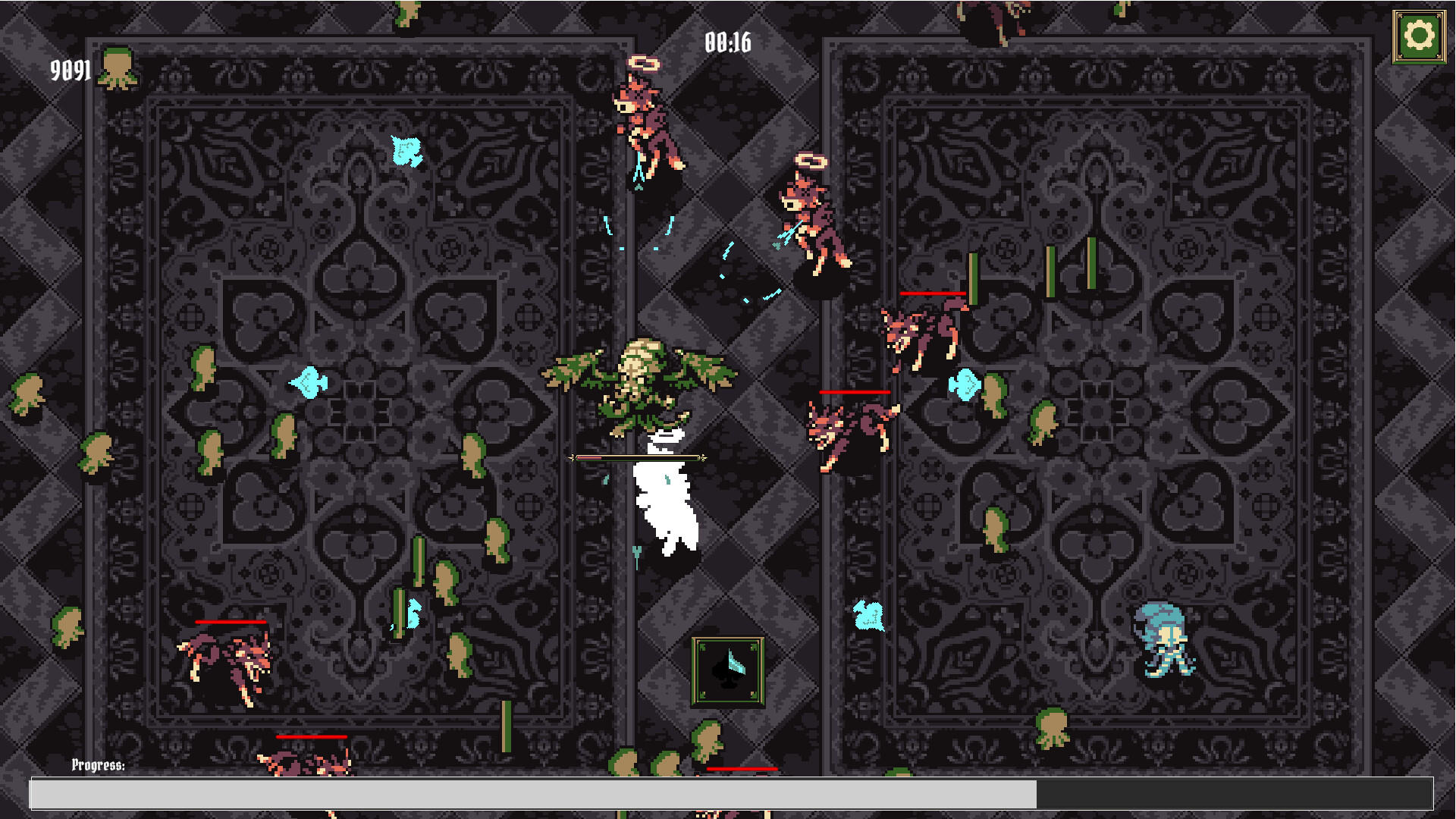Click the angel rider standing on shadow circle
The height and width of the screenshot is (819, 1456).
click(x=806, y=220)
